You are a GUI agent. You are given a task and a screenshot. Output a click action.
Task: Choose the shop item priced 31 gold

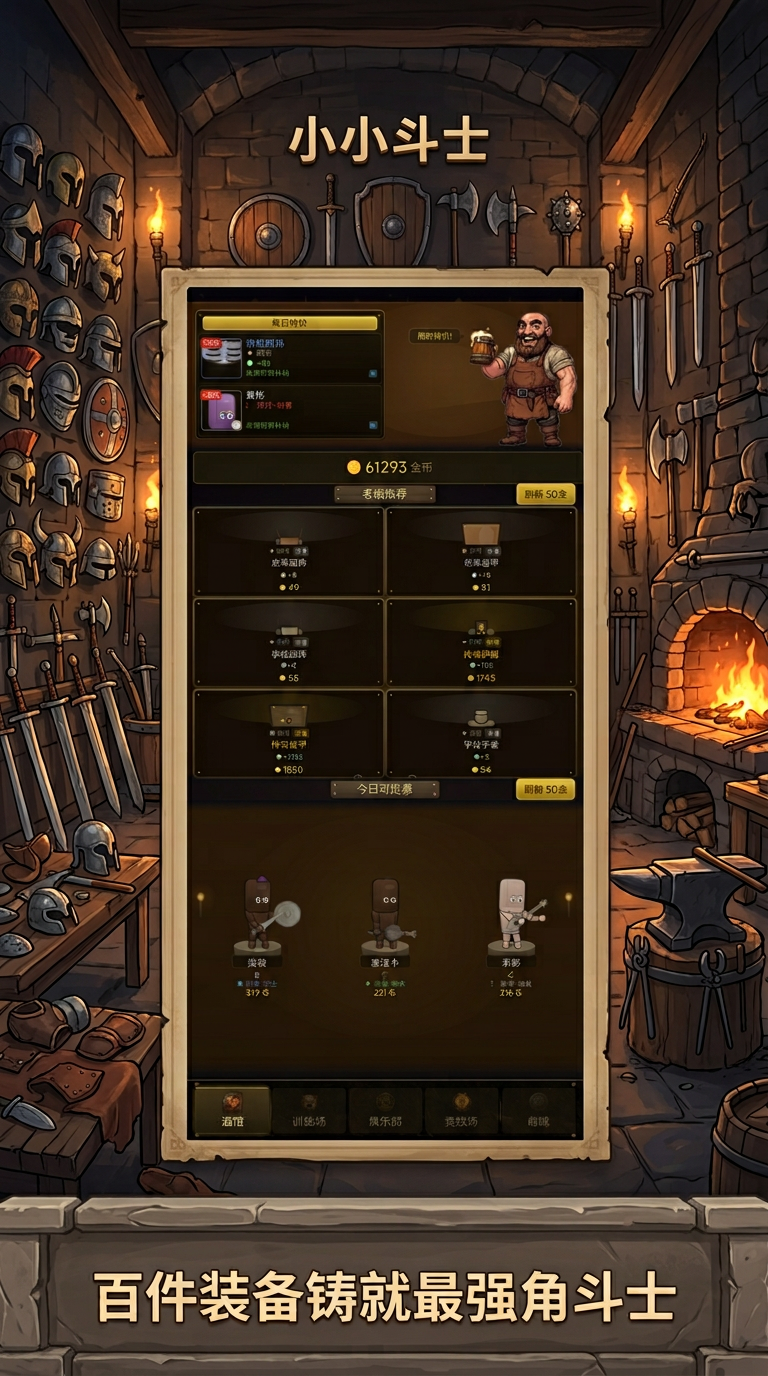481,552
